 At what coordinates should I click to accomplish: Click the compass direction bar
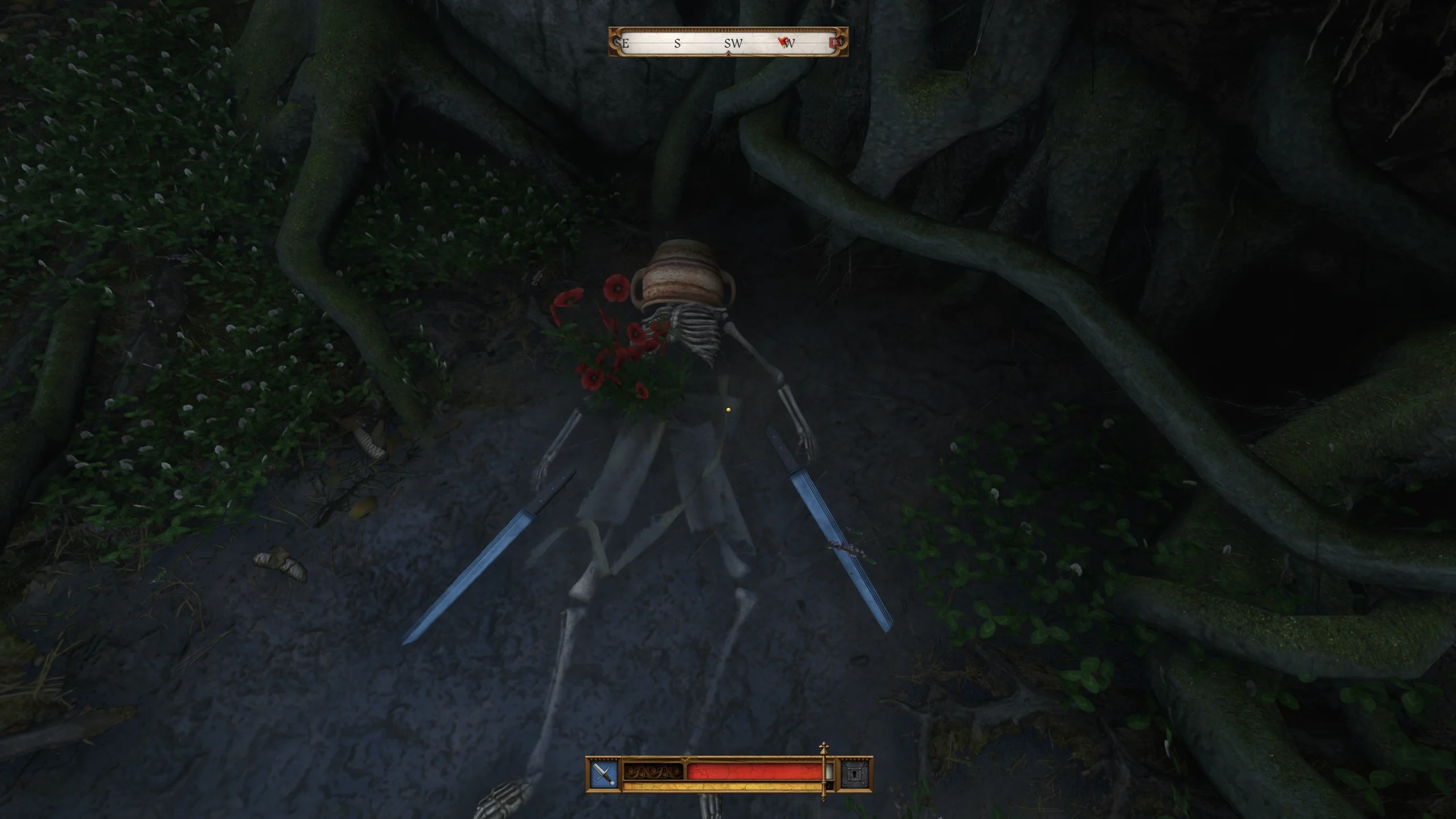click(728, 42)
